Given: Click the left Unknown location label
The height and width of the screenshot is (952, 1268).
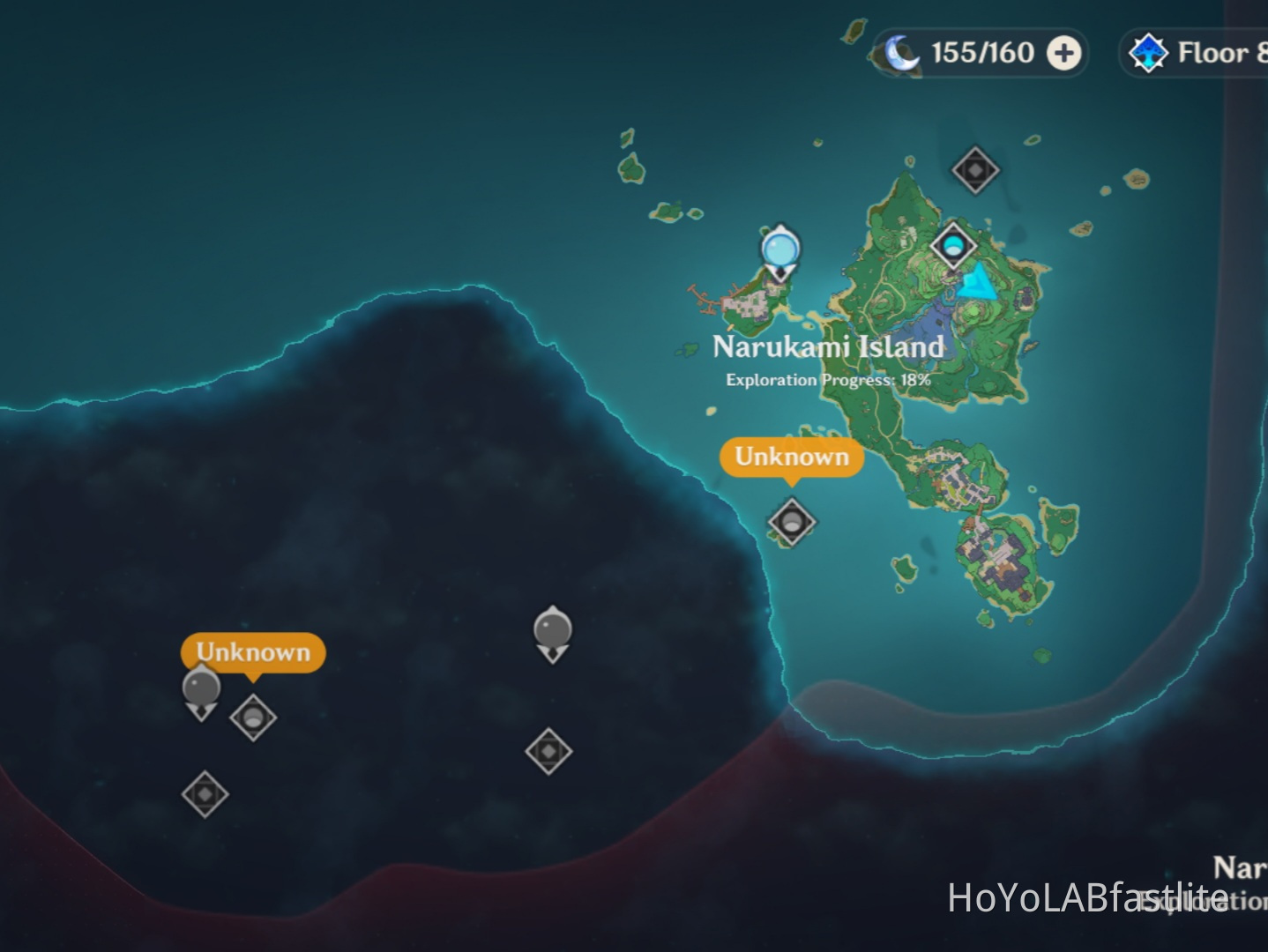Looking at the screenshot, I should click(x=252, y=652).
